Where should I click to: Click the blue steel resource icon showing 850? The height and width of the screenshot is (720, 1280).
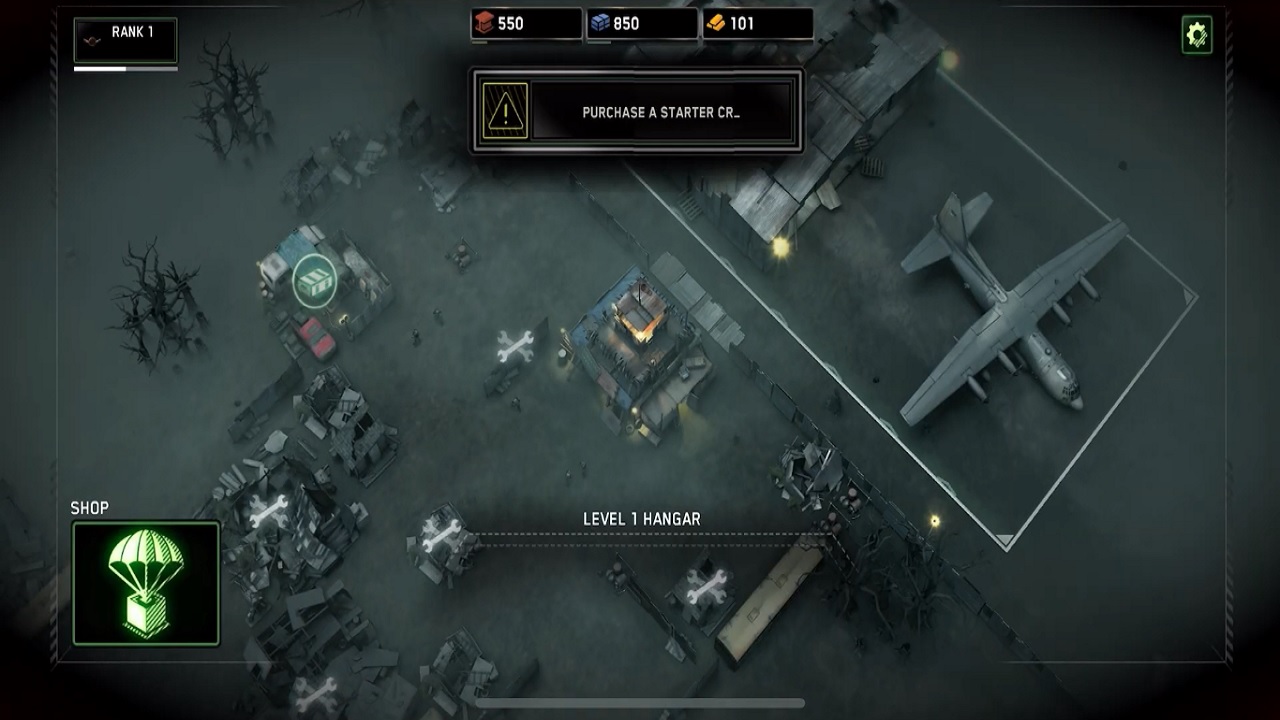[x=600, y=24]
